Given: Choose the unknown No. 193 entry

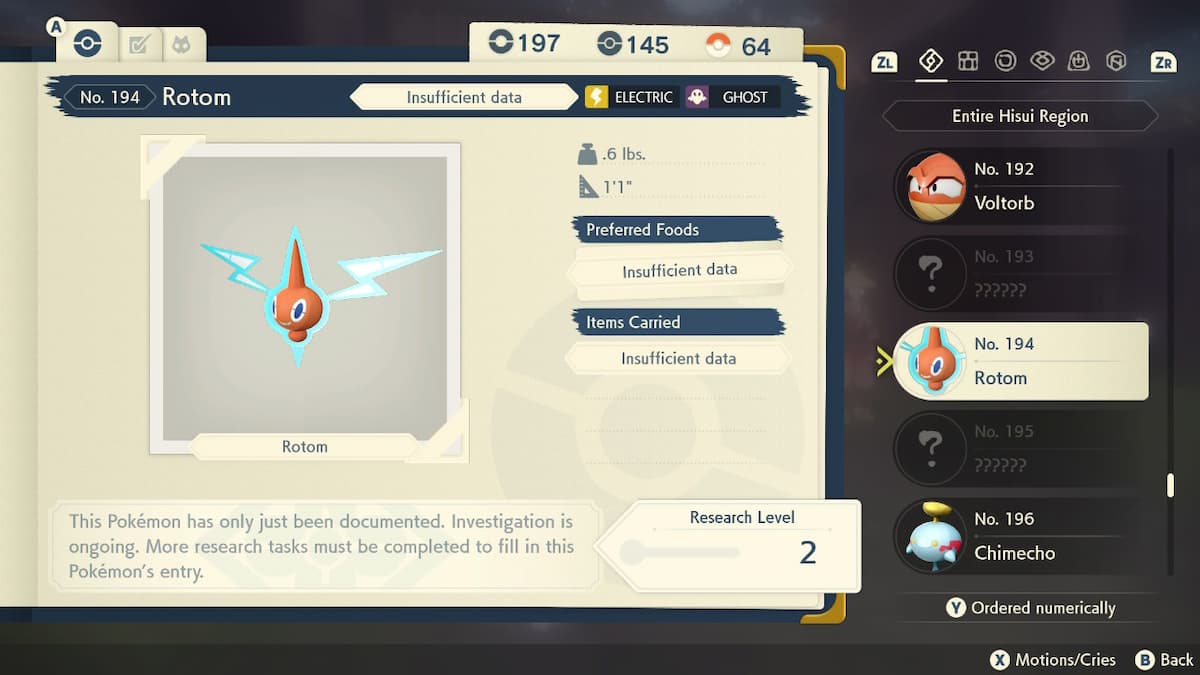Looking at the screenshot, I should click(x=1019, y=274).
